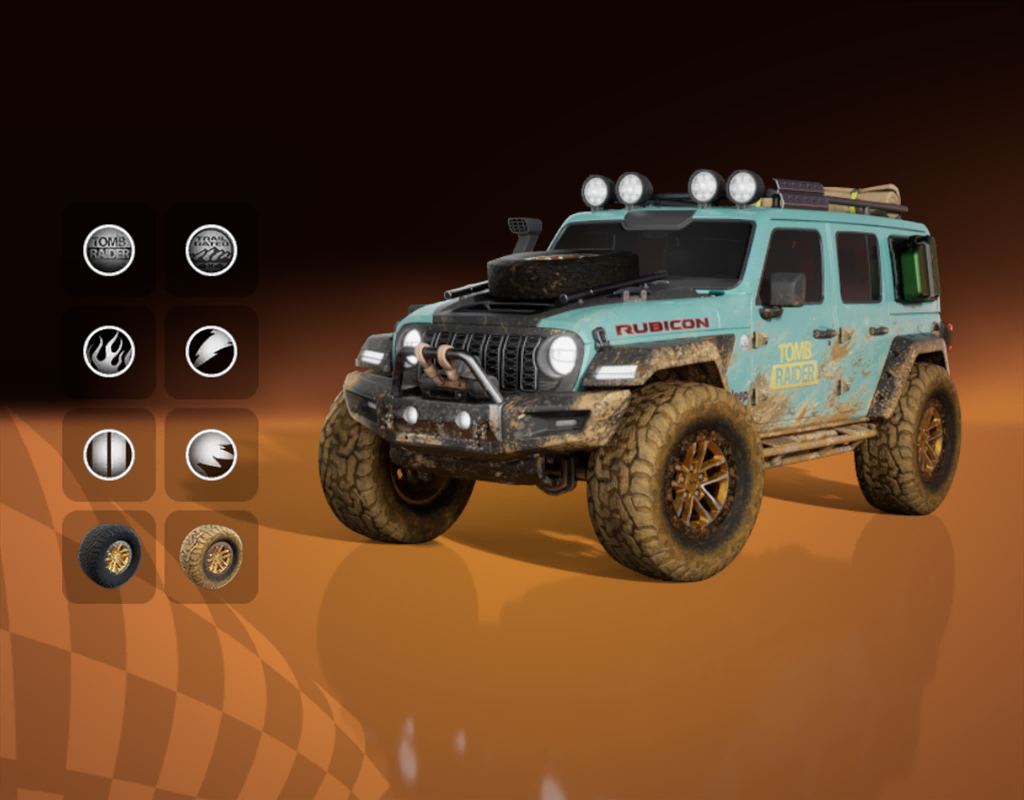Choose the Trail Rated mountain decal
The height and width of the screenshot is (800, 1024).
pos(211,250)
